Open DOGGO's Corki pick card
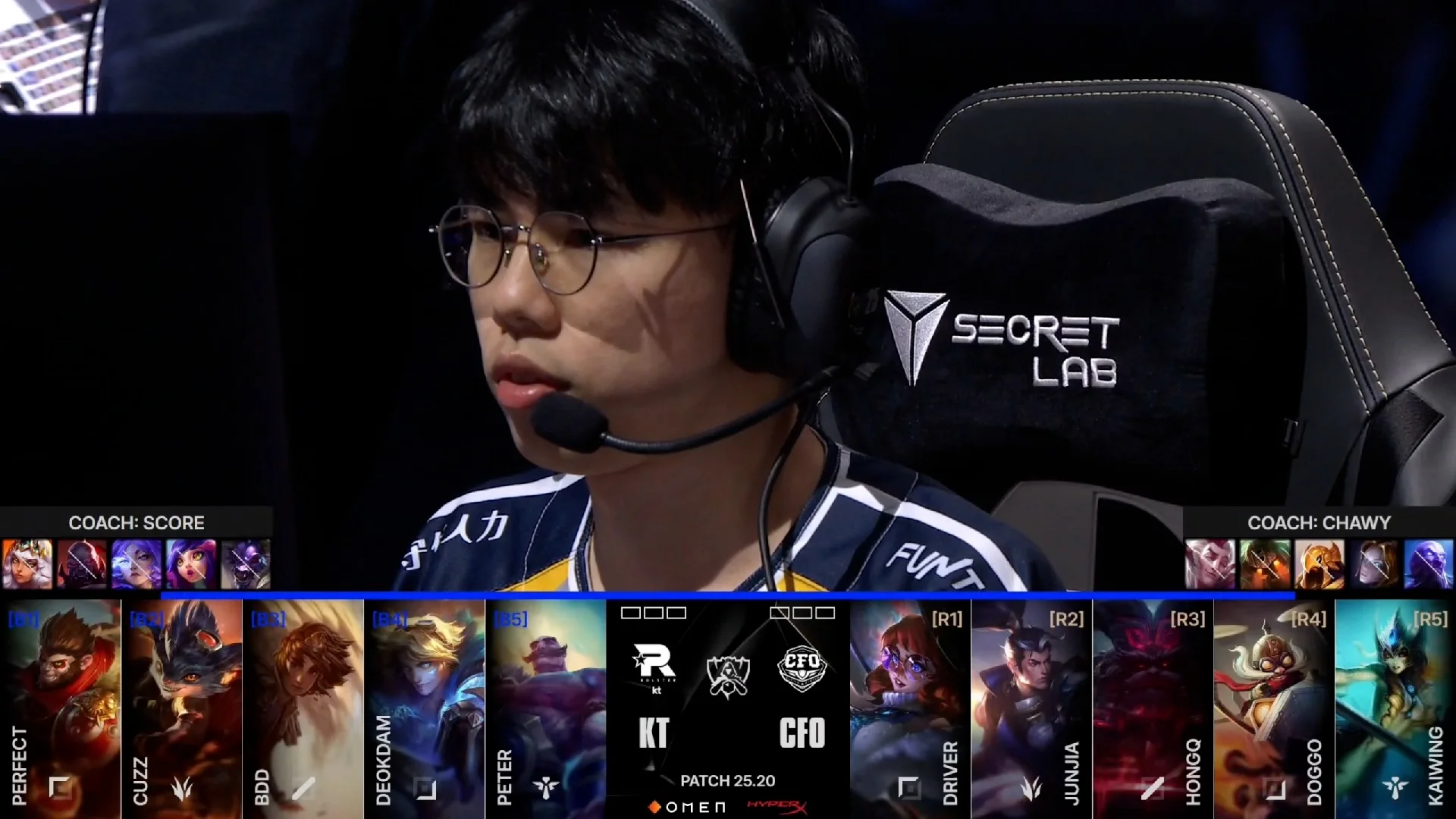The image size is (1456, 819). point(1274,705)
